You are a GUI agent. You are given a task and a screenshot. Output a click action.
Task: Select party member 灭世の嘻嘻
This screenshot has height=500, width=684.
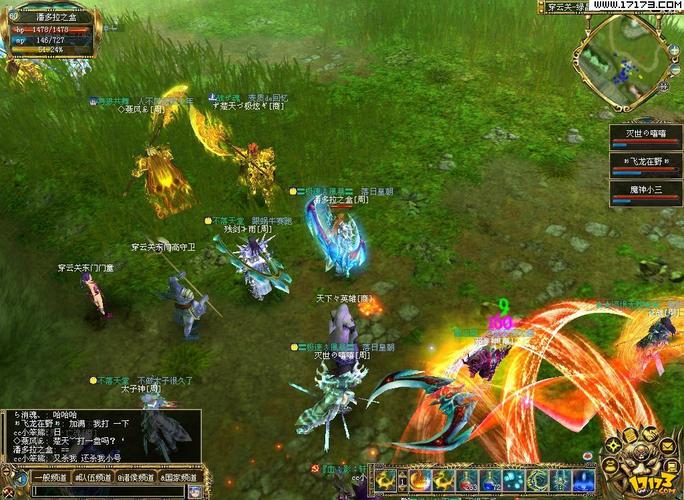click(645, 137)
